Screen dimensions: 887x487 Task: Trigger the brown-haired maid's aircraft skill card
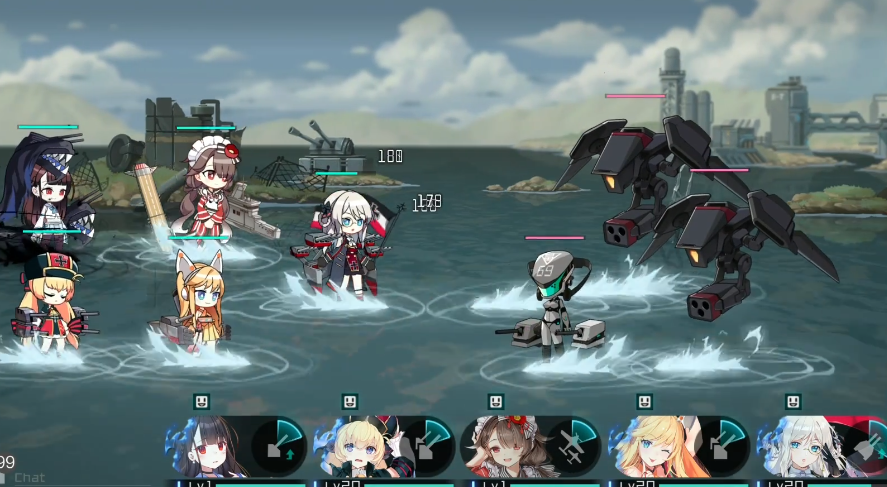pyautogui.click(x=530, y=447)
